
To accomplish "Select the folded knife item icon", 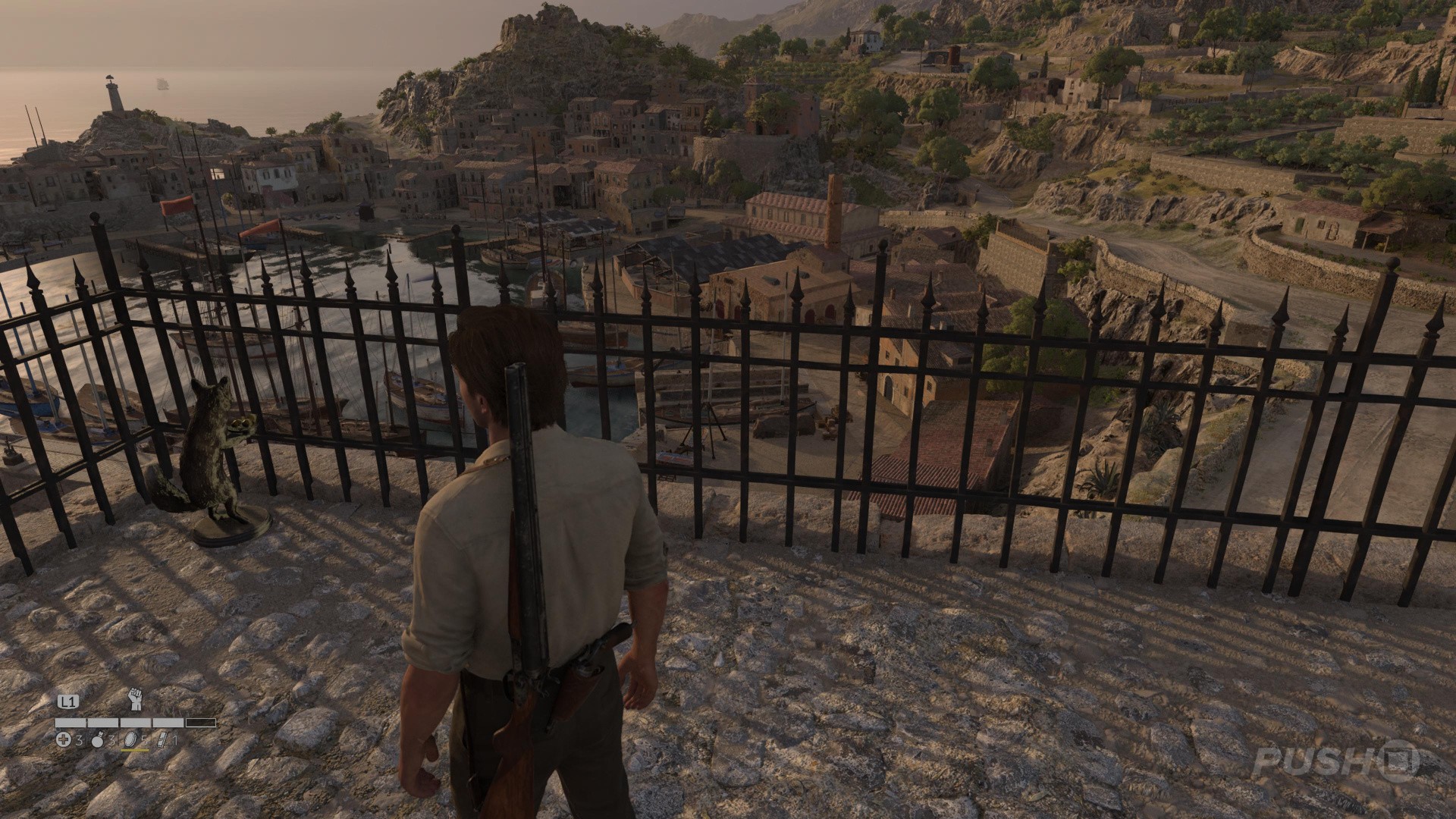I will pyautogui.click(x=161, y=739).
